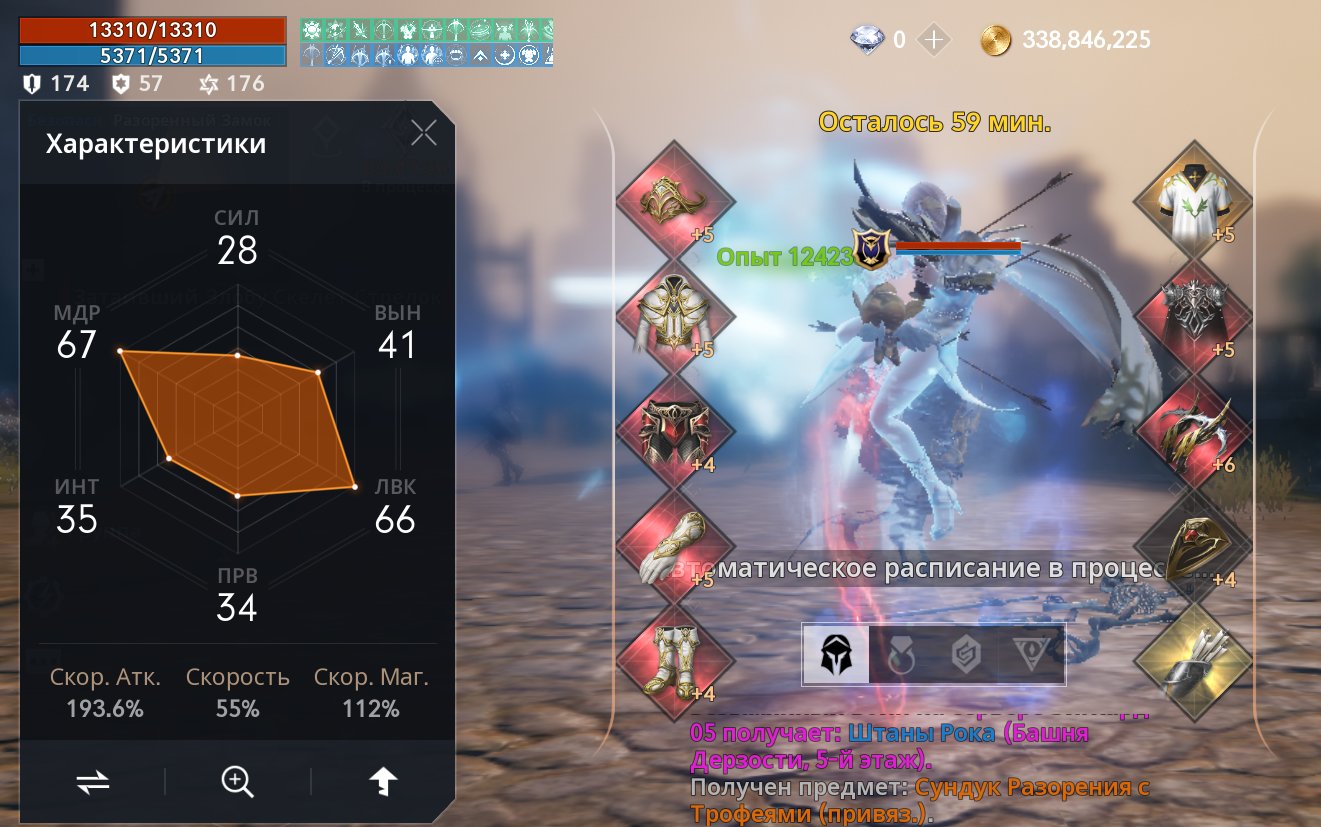Select the golden gloves equipment slot
1321x827 pixels.
point(676,545)
